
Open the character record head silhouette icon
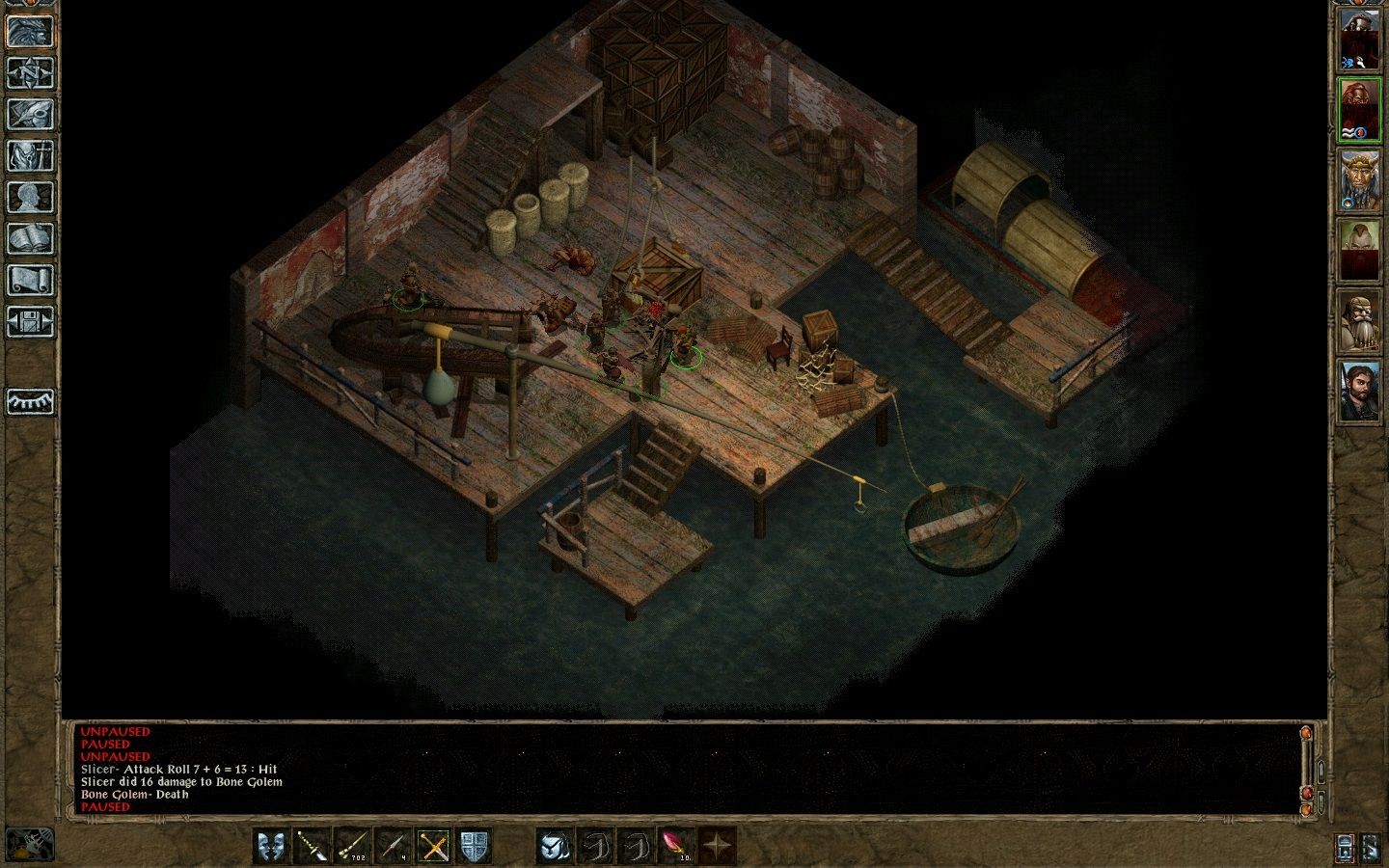pyautogui.click(x=30, y=197)
